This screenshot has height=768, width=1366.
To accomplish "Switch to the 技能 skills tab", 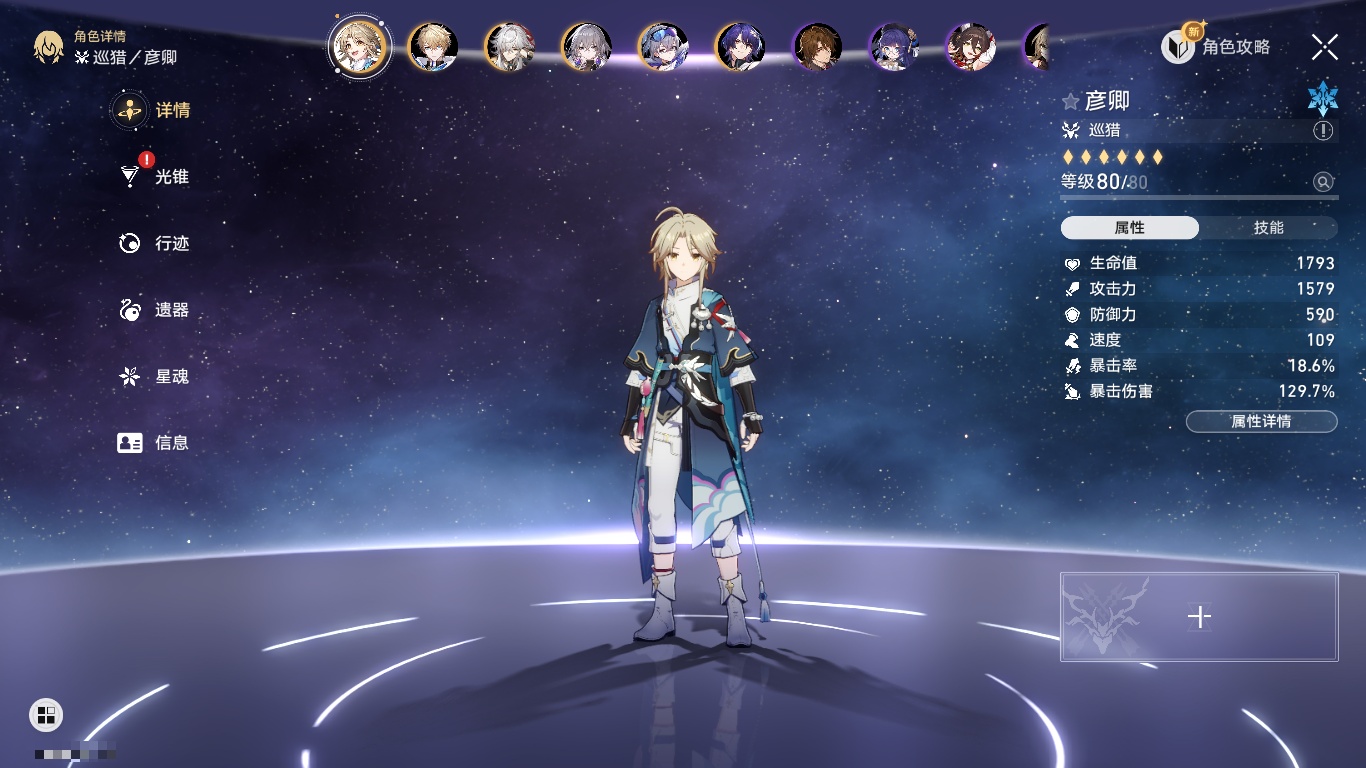I will pyautogui.click(x=1268, y=228).
